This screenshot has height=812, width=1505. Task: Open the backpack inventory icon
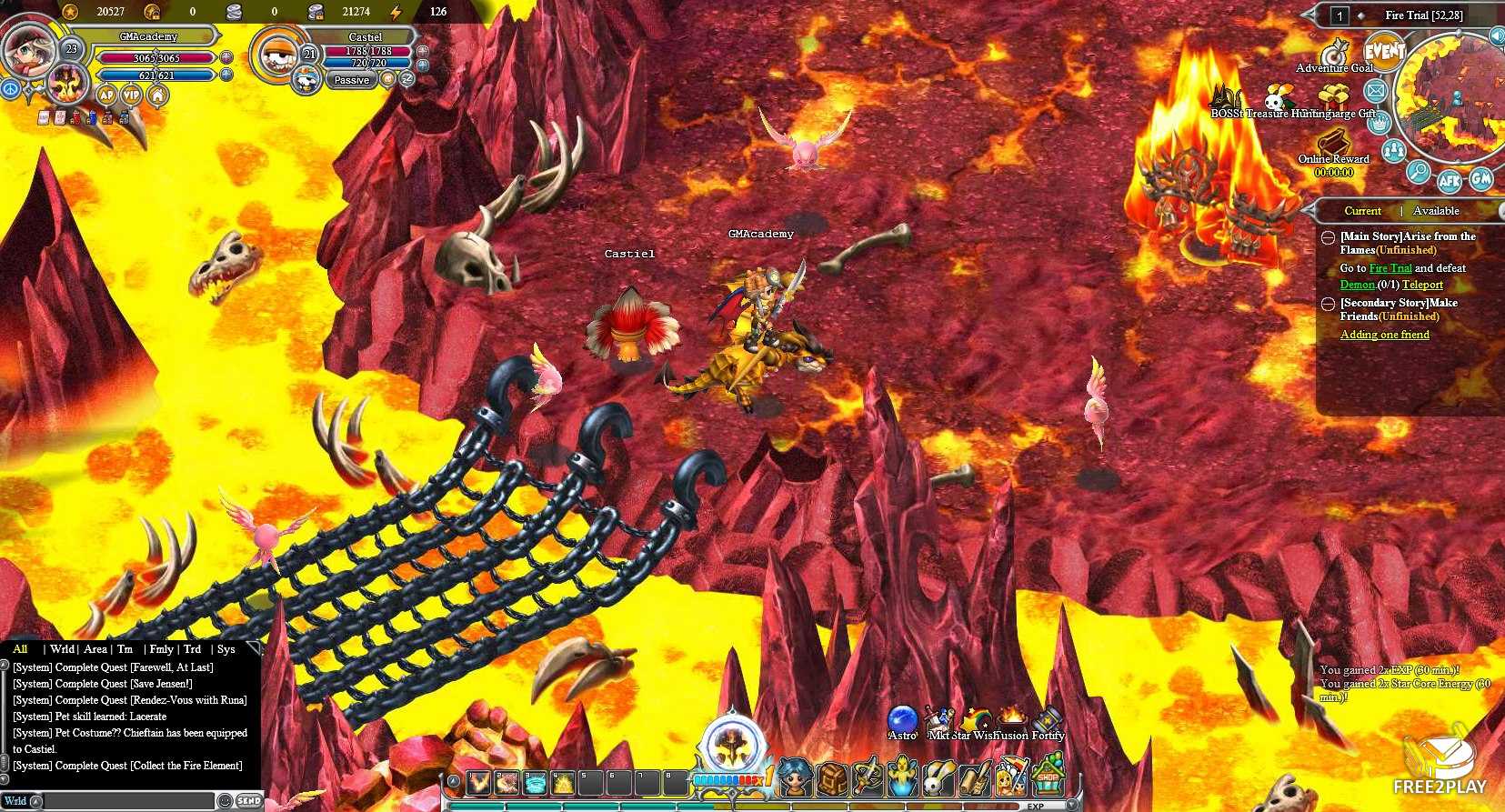click(832, 779)
